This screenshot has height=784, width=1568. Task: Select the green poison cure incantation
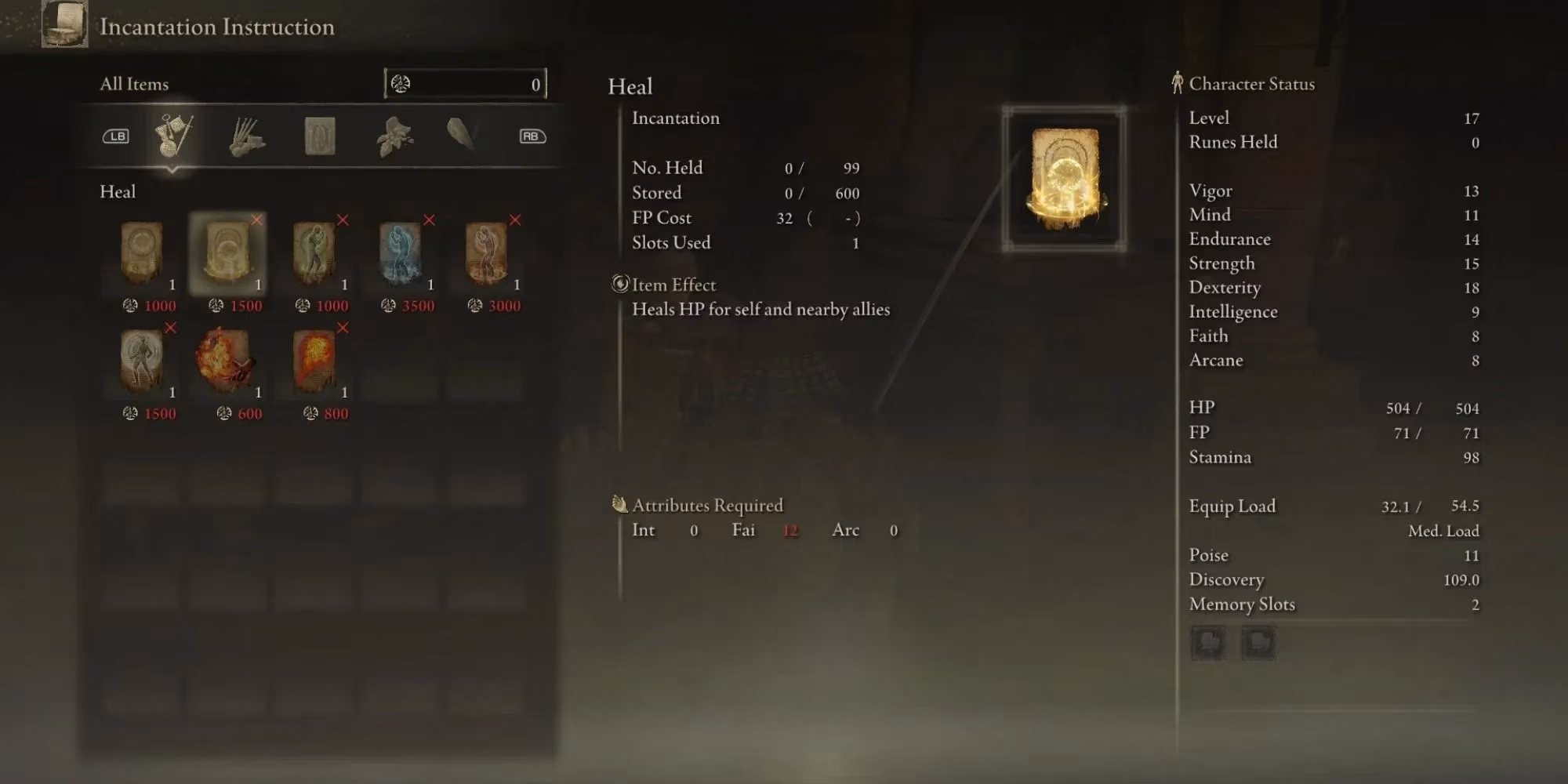(314, 253)
